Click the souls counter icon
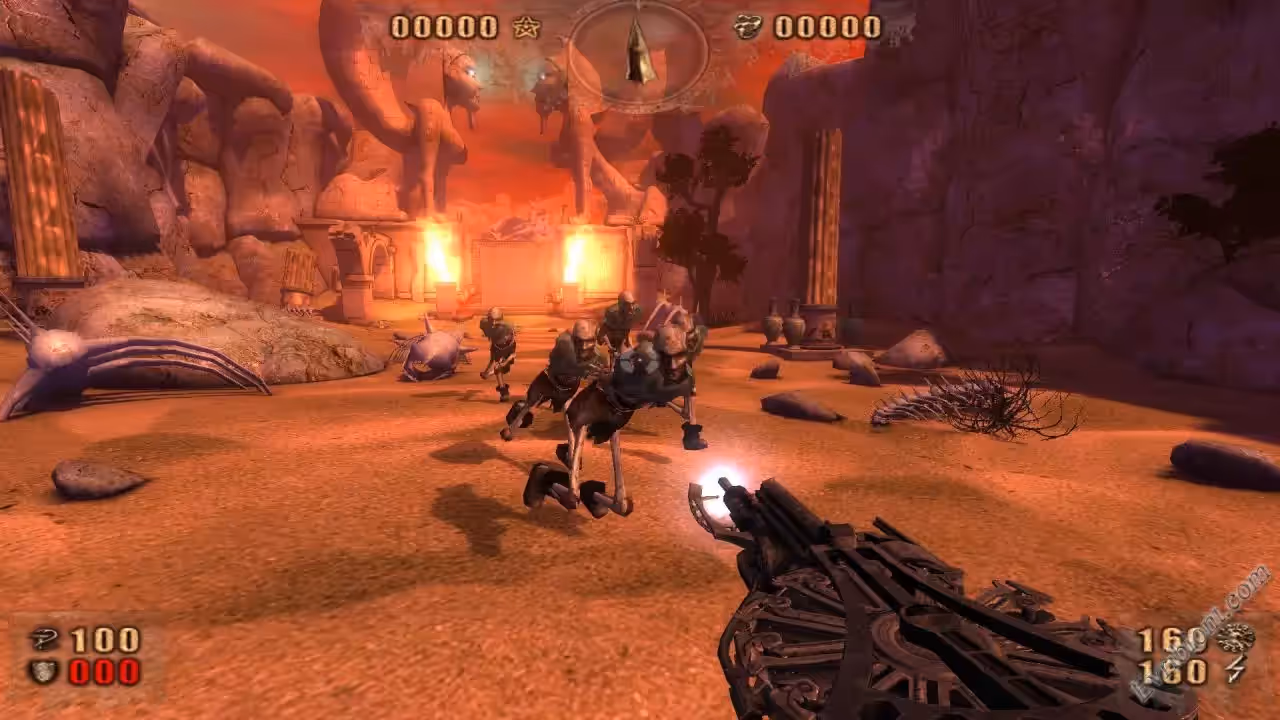 (747, 27)
